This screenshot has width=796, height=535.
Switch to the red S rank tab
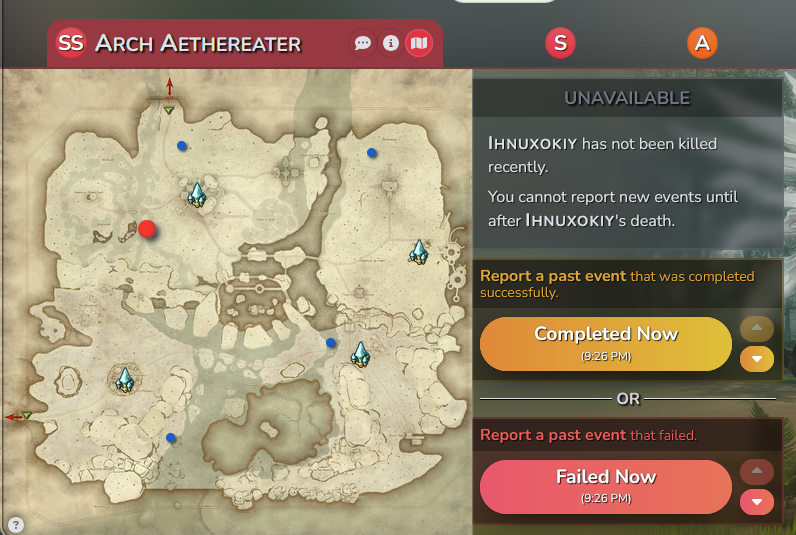(560, 43)
